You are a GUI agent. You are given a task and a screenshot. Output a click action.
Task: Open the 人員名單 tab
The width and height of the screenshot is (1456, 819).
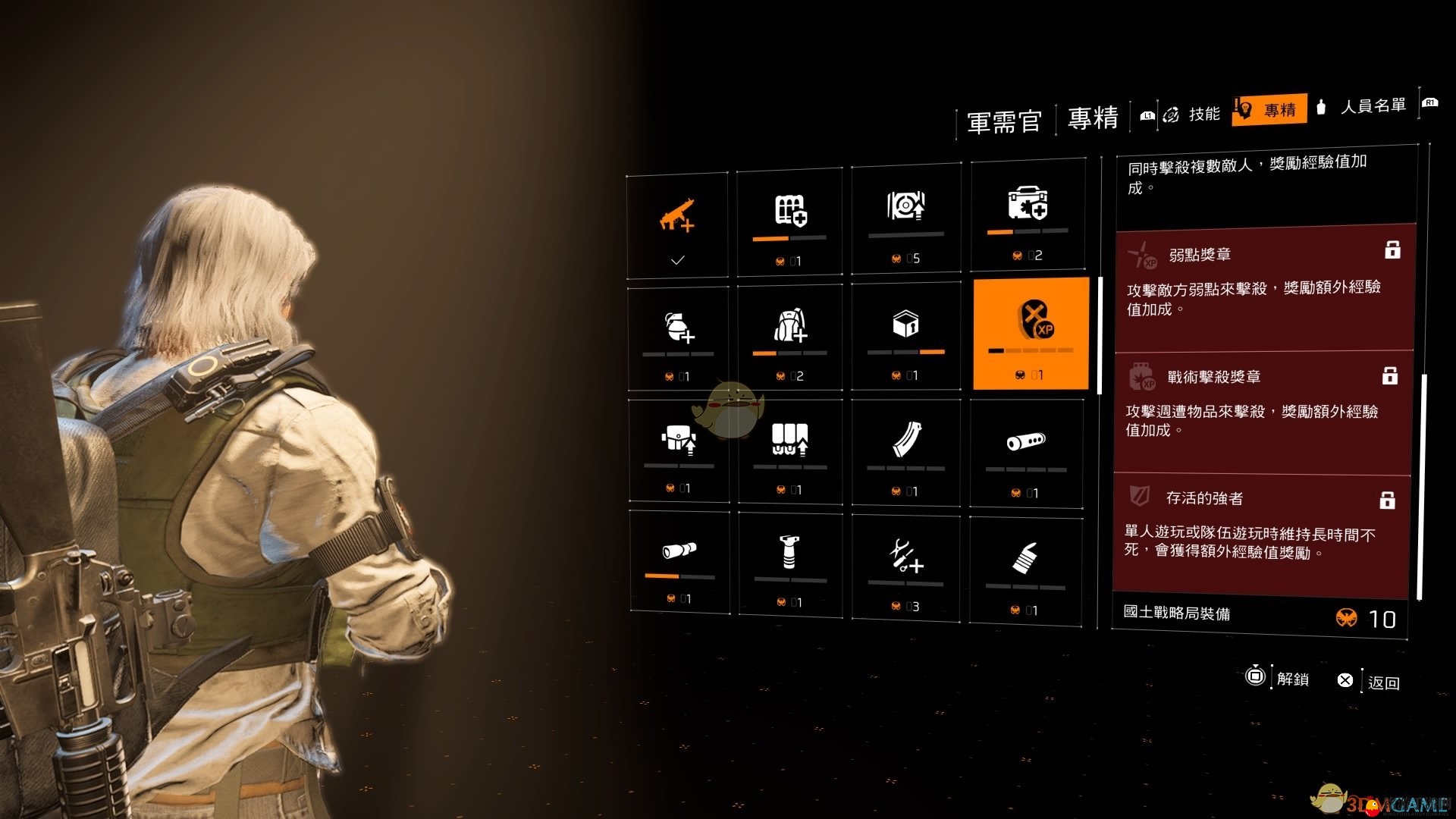pos(1373,106)
